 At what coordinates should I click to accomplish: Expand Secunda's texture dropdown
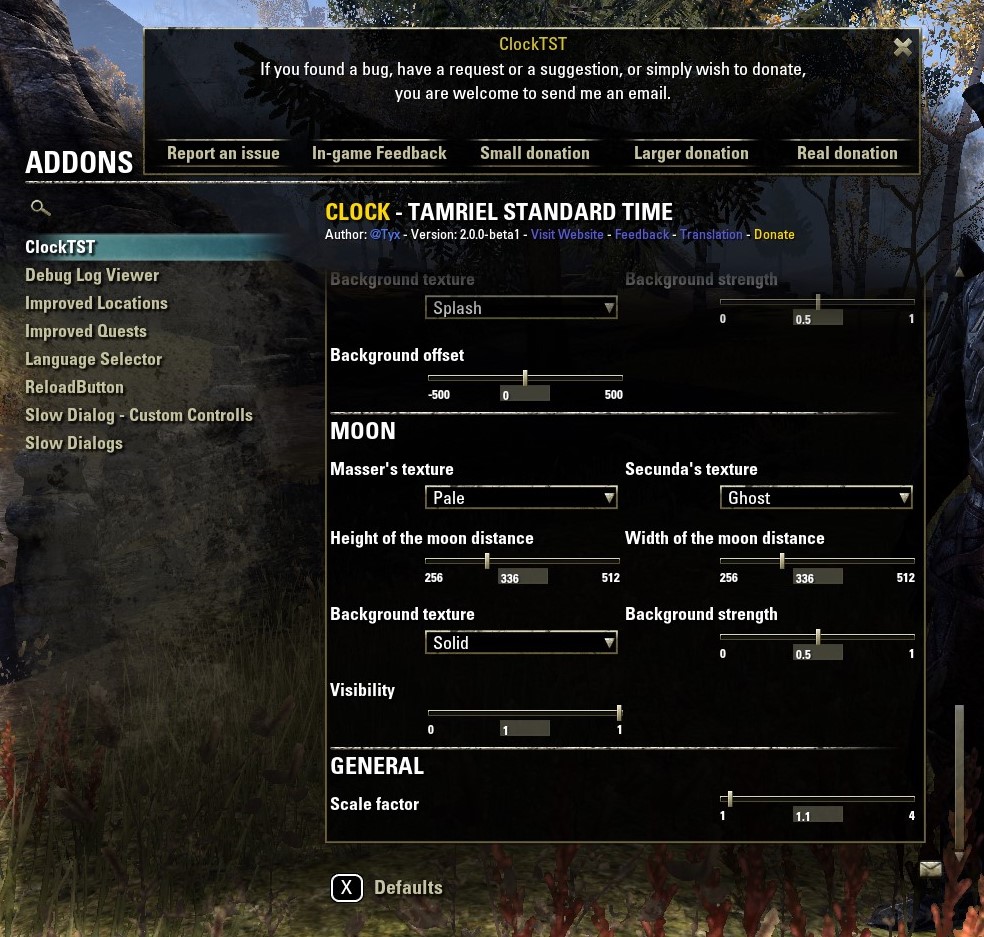tap(816, 497)
